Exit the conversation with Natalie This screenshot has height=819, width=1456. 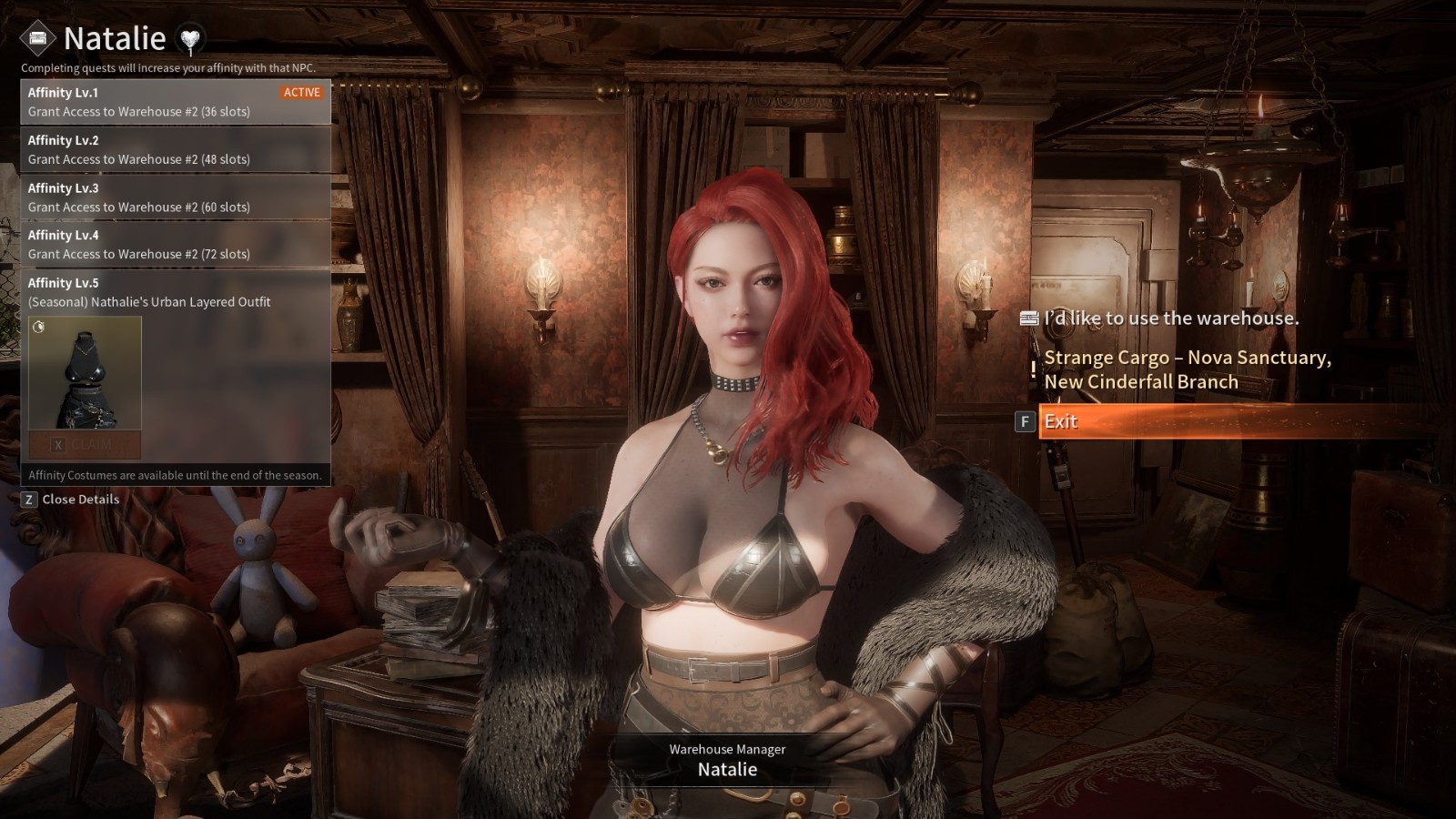click(1061, 421)
